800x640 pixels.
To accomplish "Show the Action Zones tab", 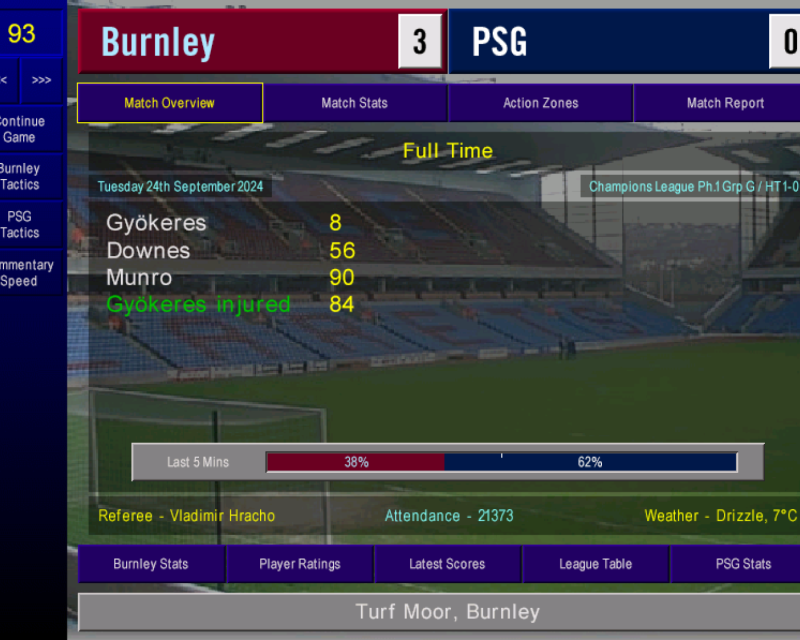I will tap(540, 103).
